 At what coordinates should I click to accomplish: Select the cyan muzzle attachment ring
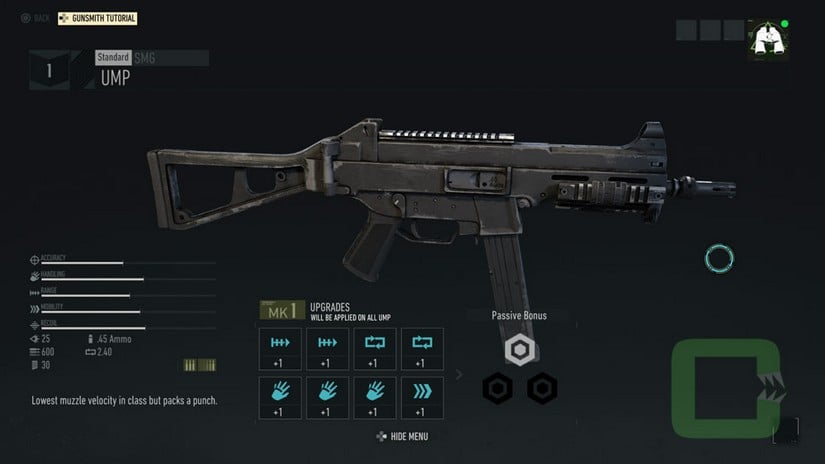click(719, 259)
